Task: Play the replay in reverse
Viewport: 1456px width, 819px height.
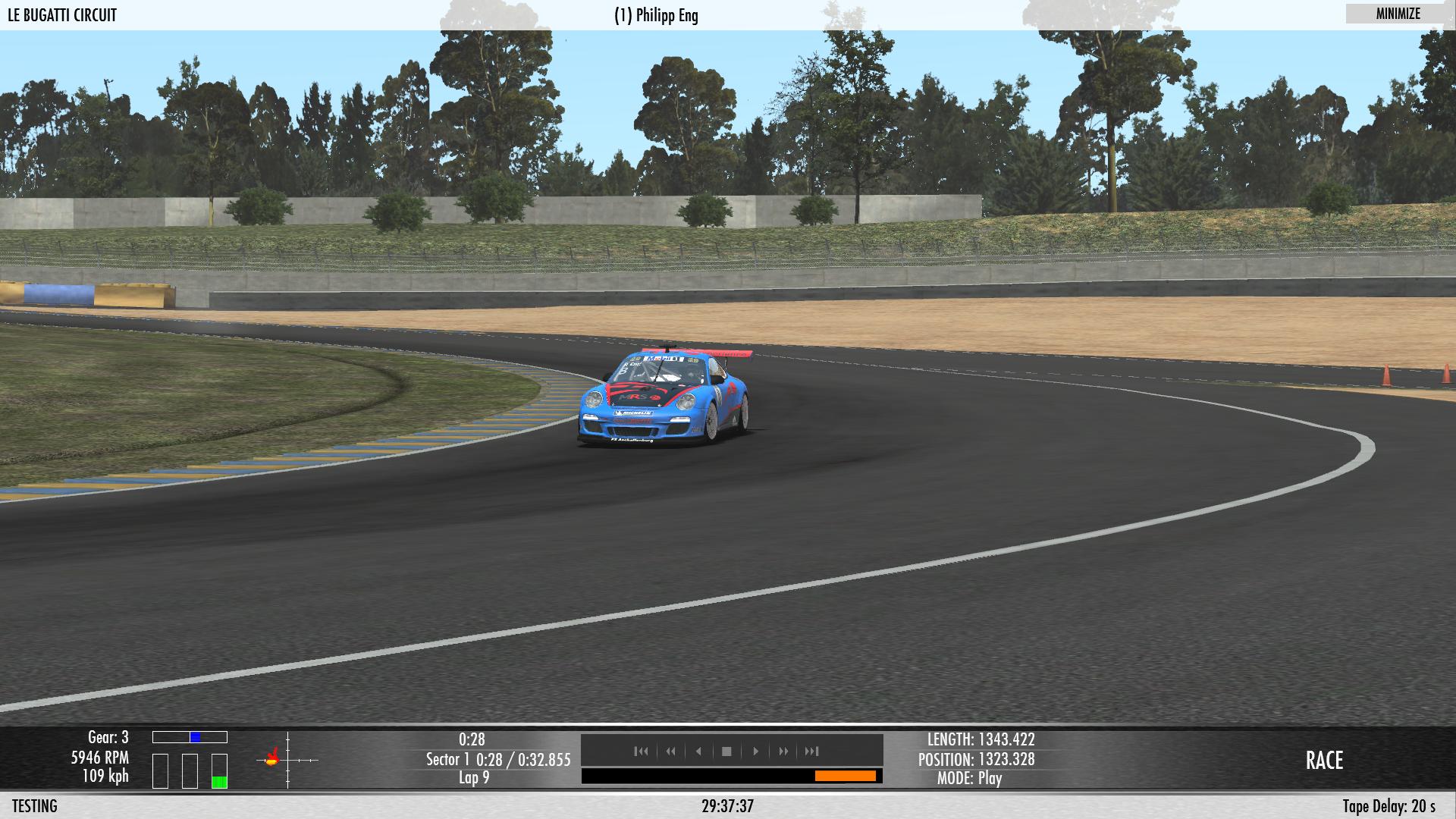Action: point(698,752)
